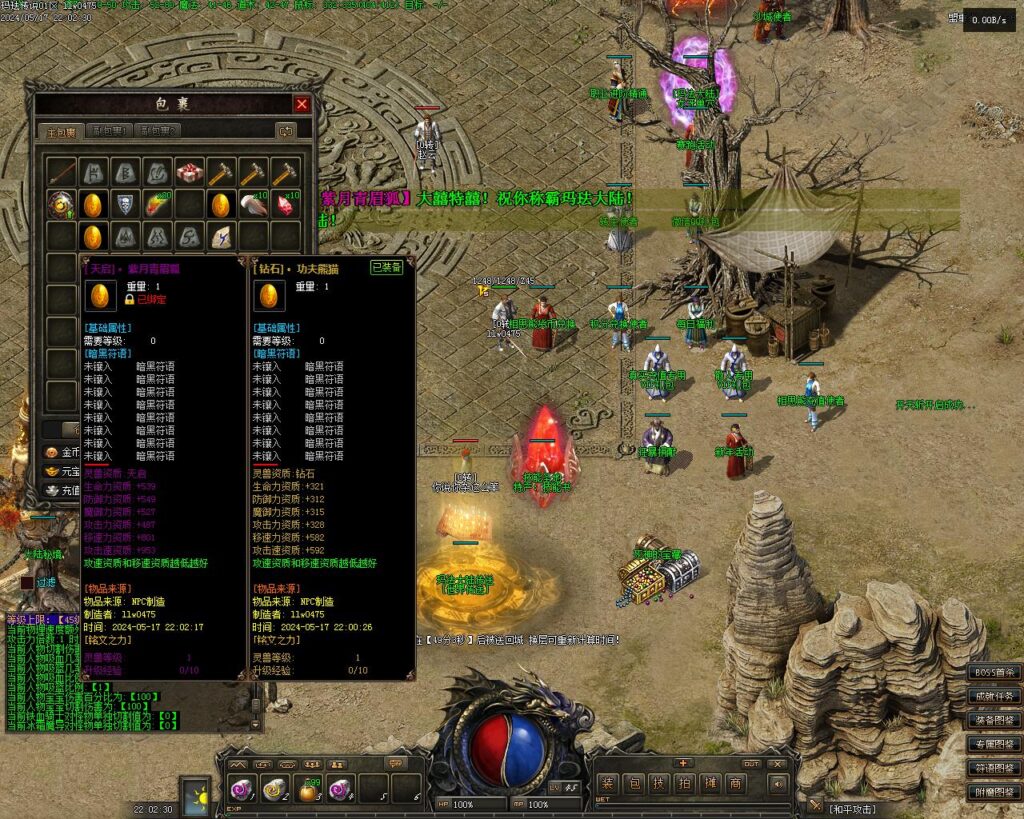Switch to the 副包裹2 tab
1024x819 pixels.
point(159,131)
